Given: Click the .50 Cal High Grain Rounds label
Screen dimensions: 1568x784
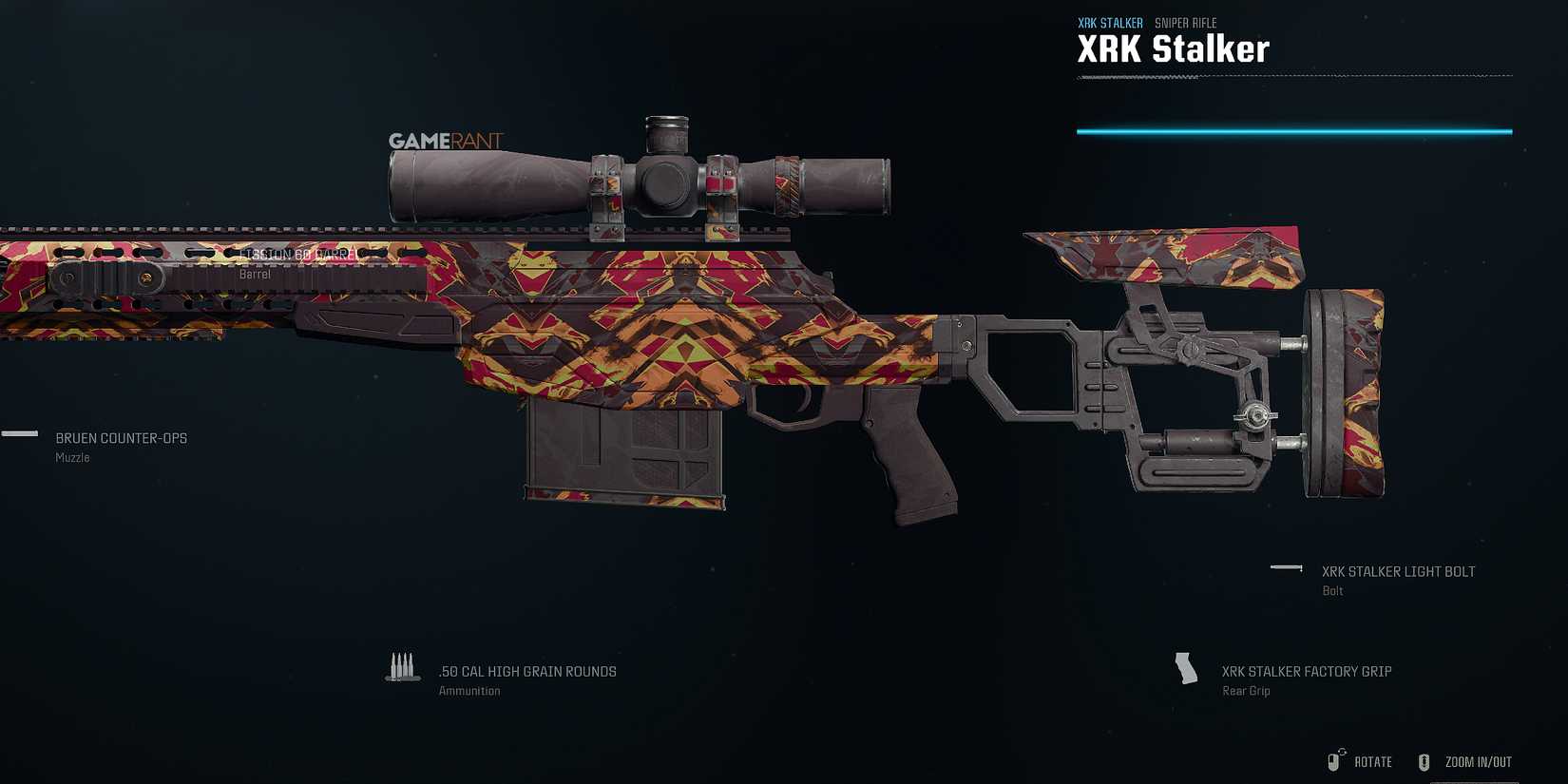Looking at the screenshot, I should [x=526, y=671].
